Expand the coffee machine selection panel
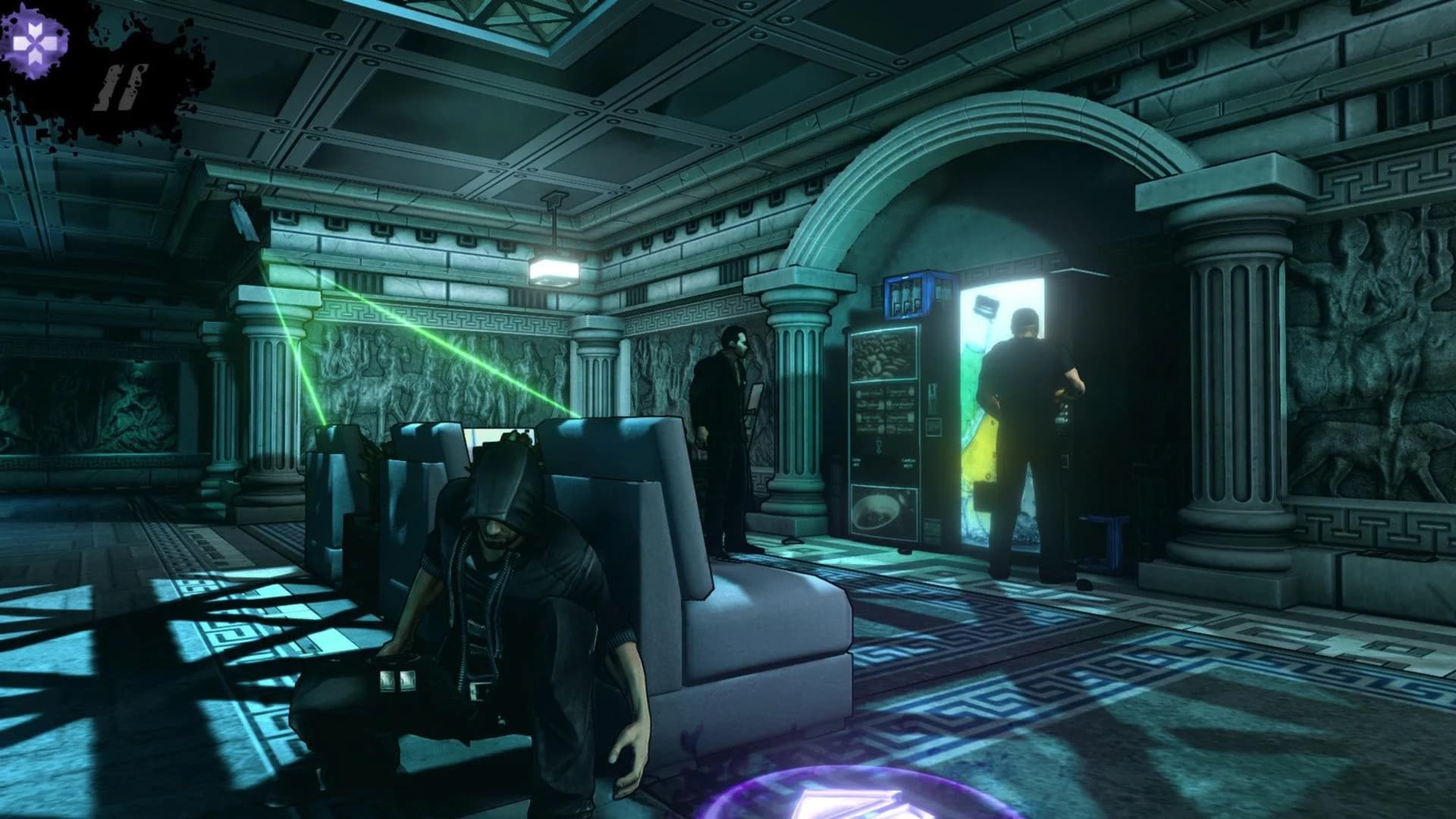 (883, 409)
